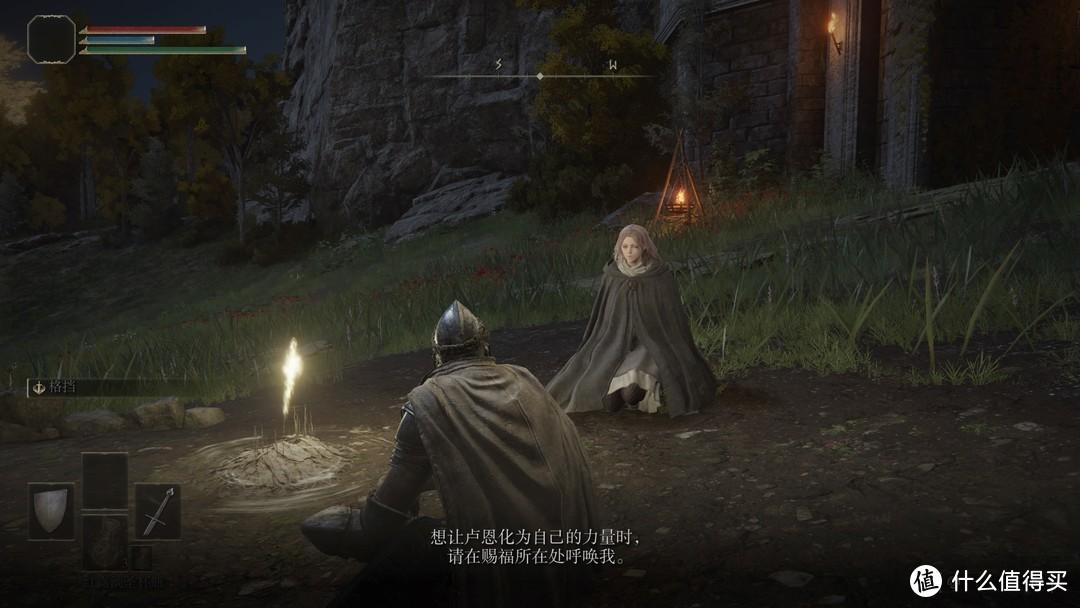Viewport: 1080px width, 608px height.
Task: Click the quick item slot below the empty slot
Action: click(x=104, y=542)
